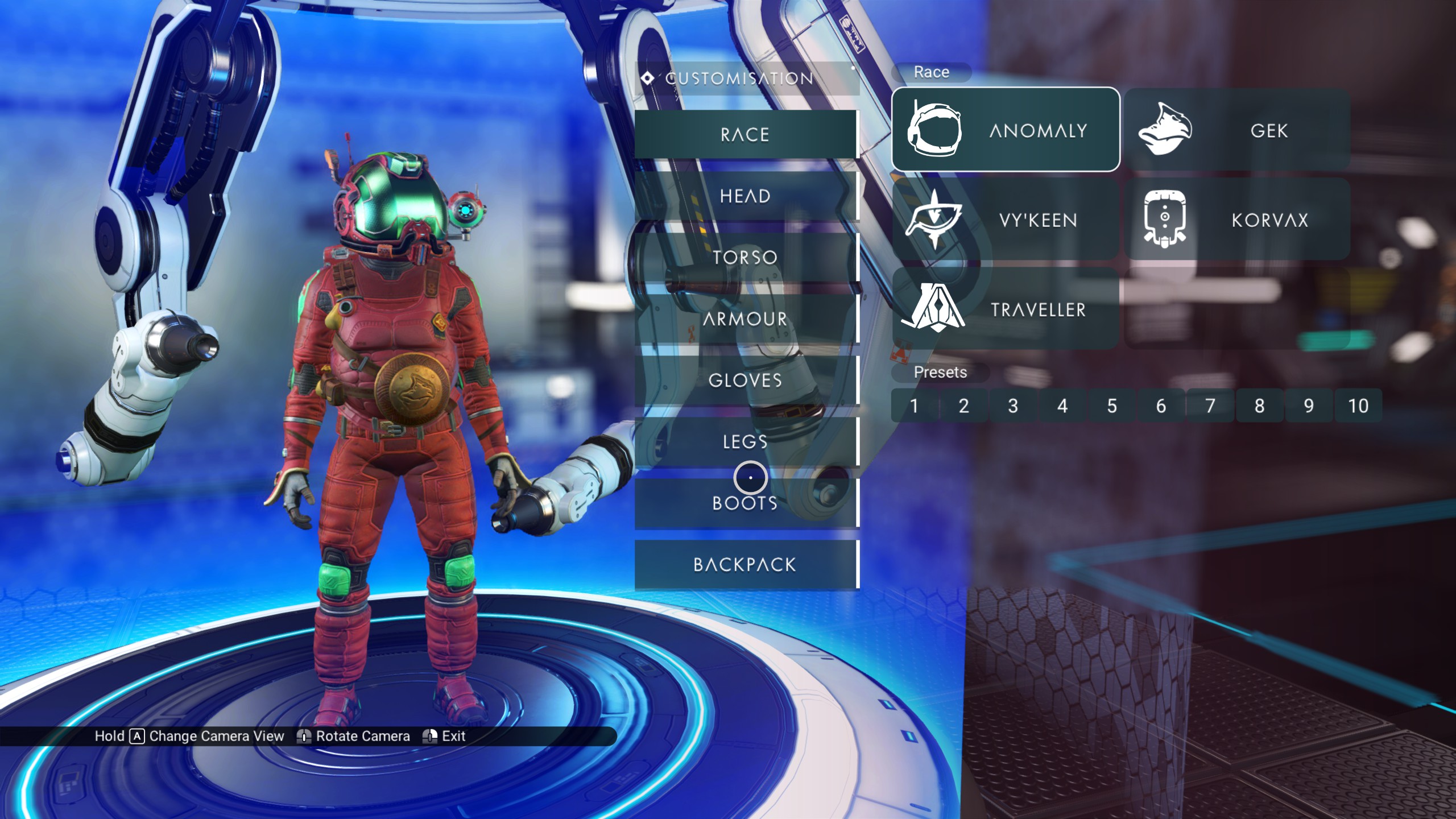Screen dimensions: 1456x819
Task: Choose the Backpack category
Action: point(745,565)
